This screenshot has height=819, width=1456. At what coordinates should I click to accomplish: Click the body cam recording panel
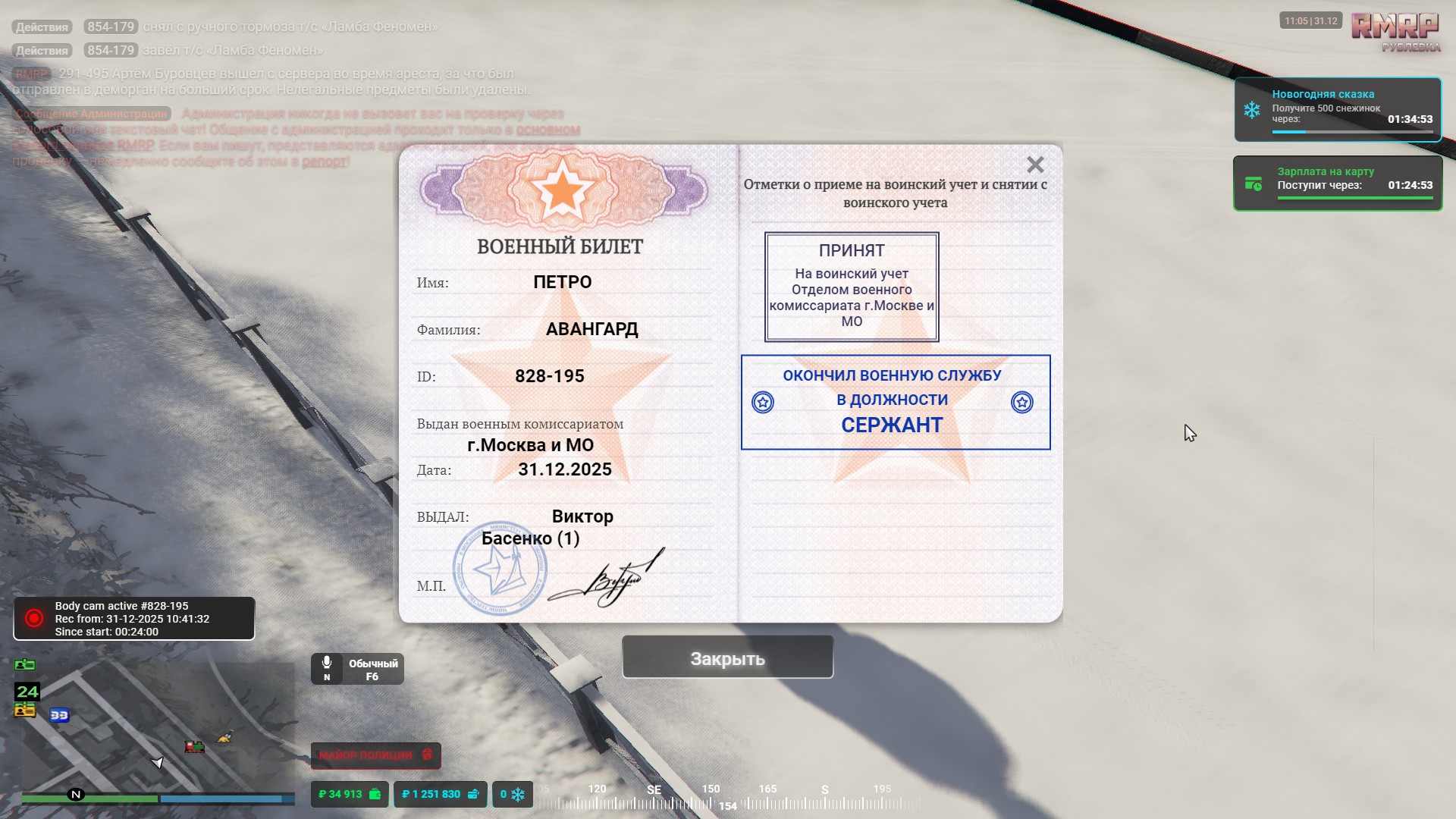134,619
